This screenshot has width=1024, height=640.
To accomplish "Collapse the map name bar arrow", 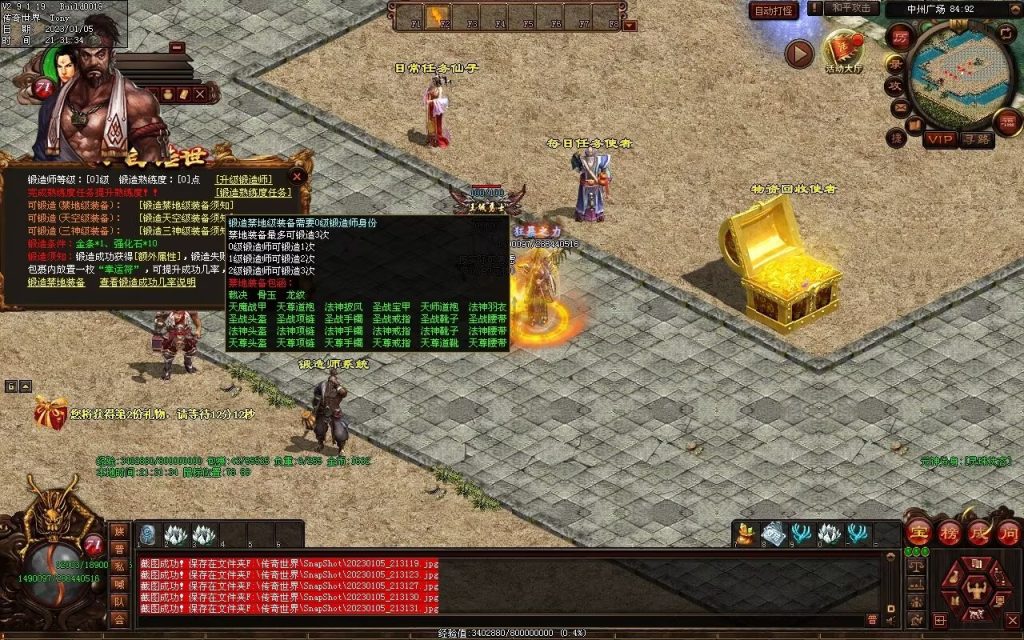I will 1011,9.
